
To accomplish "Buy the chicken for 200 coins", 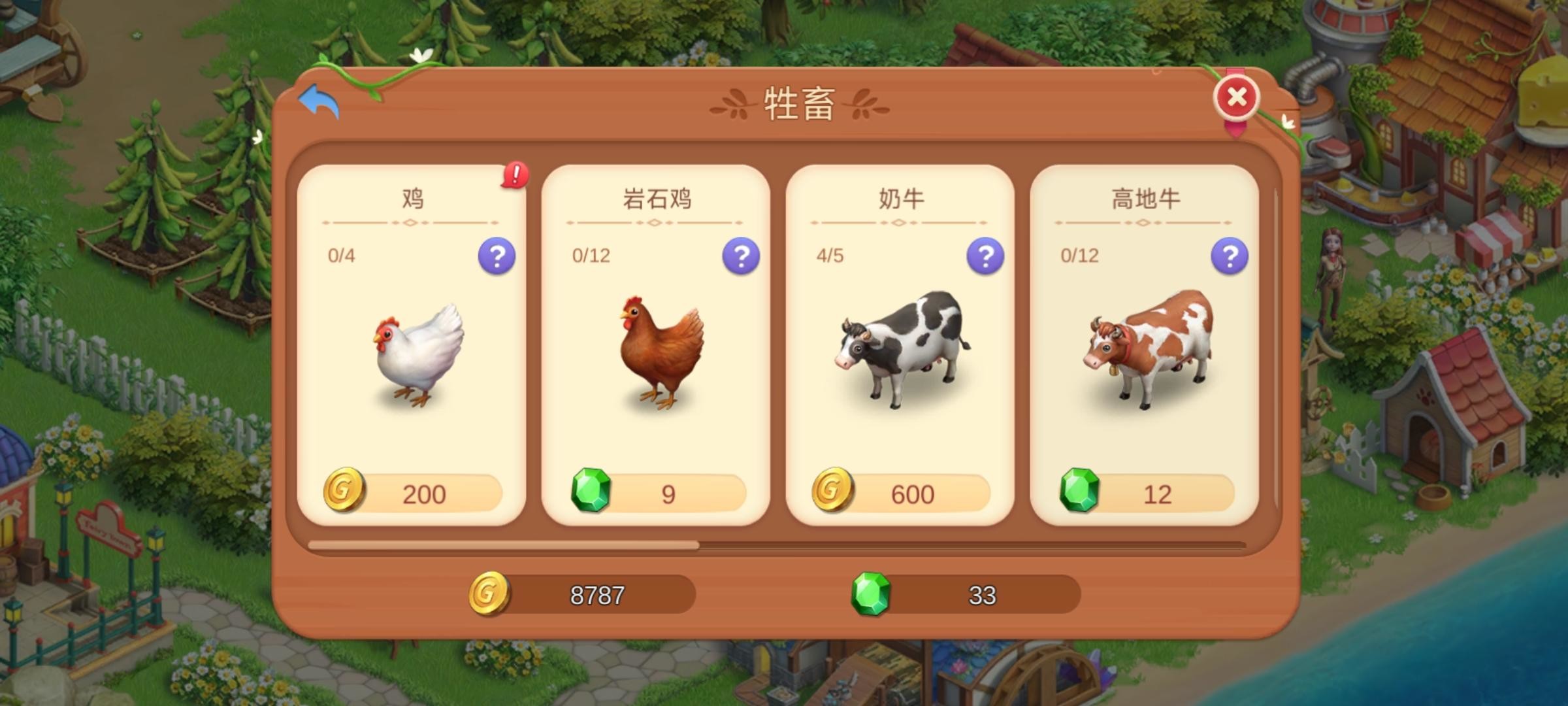I will tap(422, 493).
